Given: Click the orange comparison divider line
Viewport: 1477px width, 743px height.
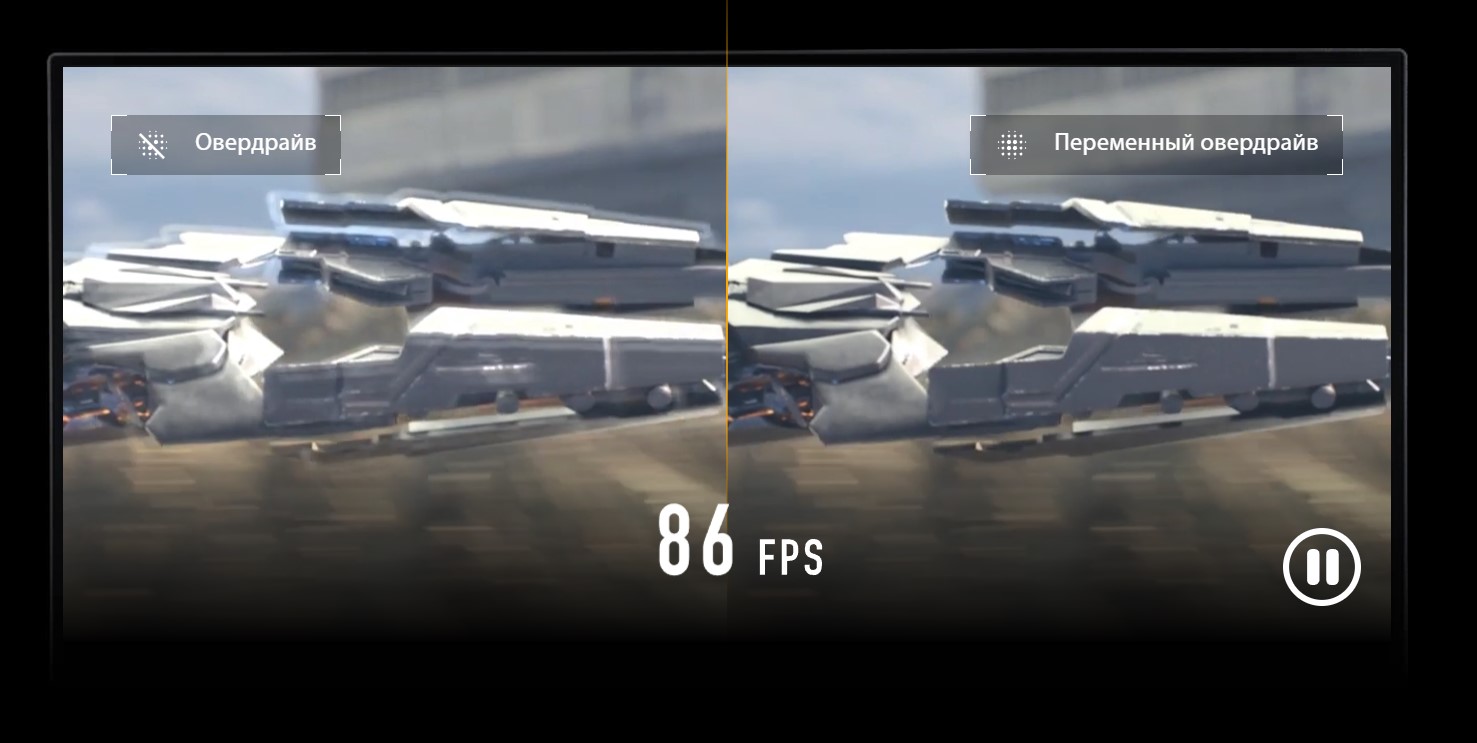Looking at the screenshot, I should pos(727,300).
